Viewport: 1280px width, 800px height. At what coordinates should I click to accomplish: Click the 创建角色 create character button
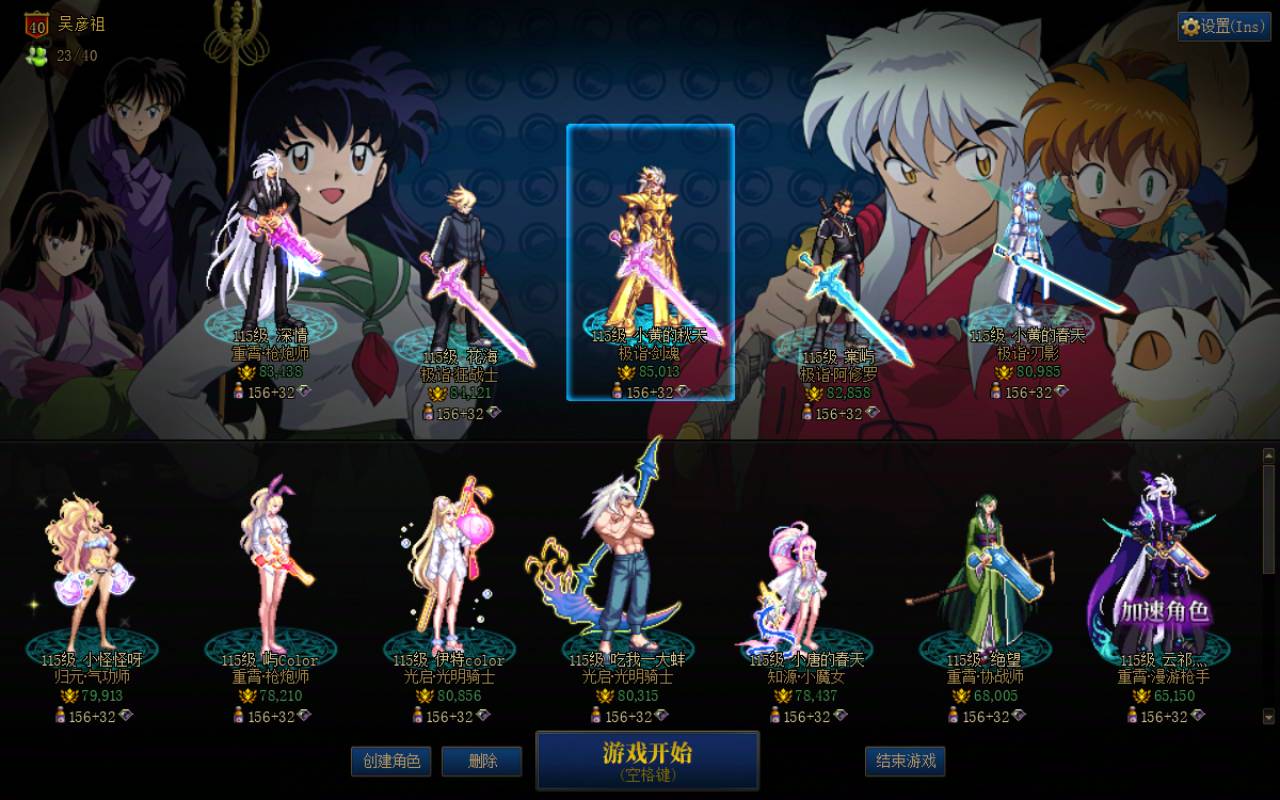click(x=390, y=761)
